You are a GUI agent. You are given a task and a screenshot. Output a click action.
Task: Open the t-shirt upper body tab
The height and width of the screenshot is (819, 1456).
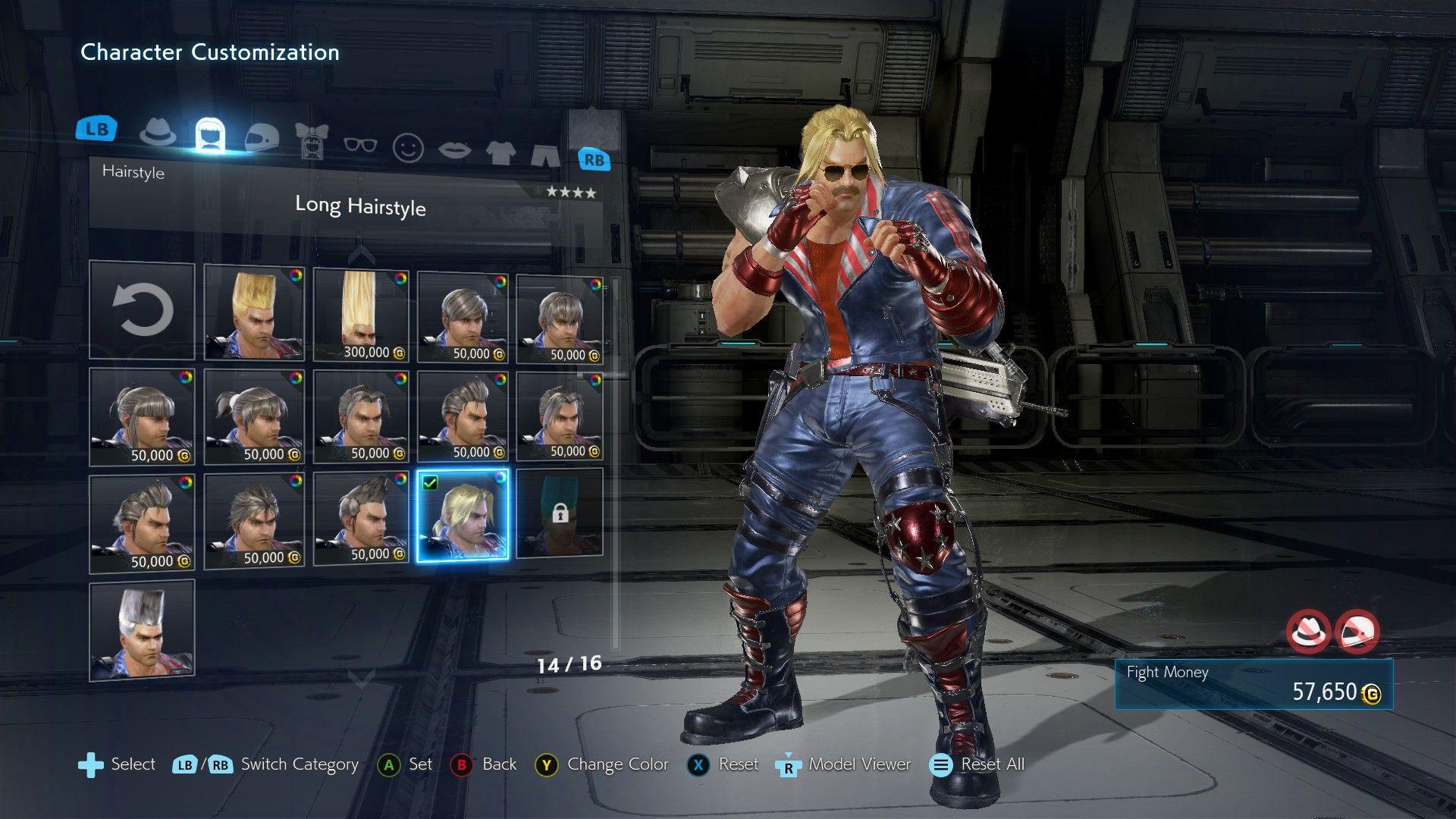point(500,152)
